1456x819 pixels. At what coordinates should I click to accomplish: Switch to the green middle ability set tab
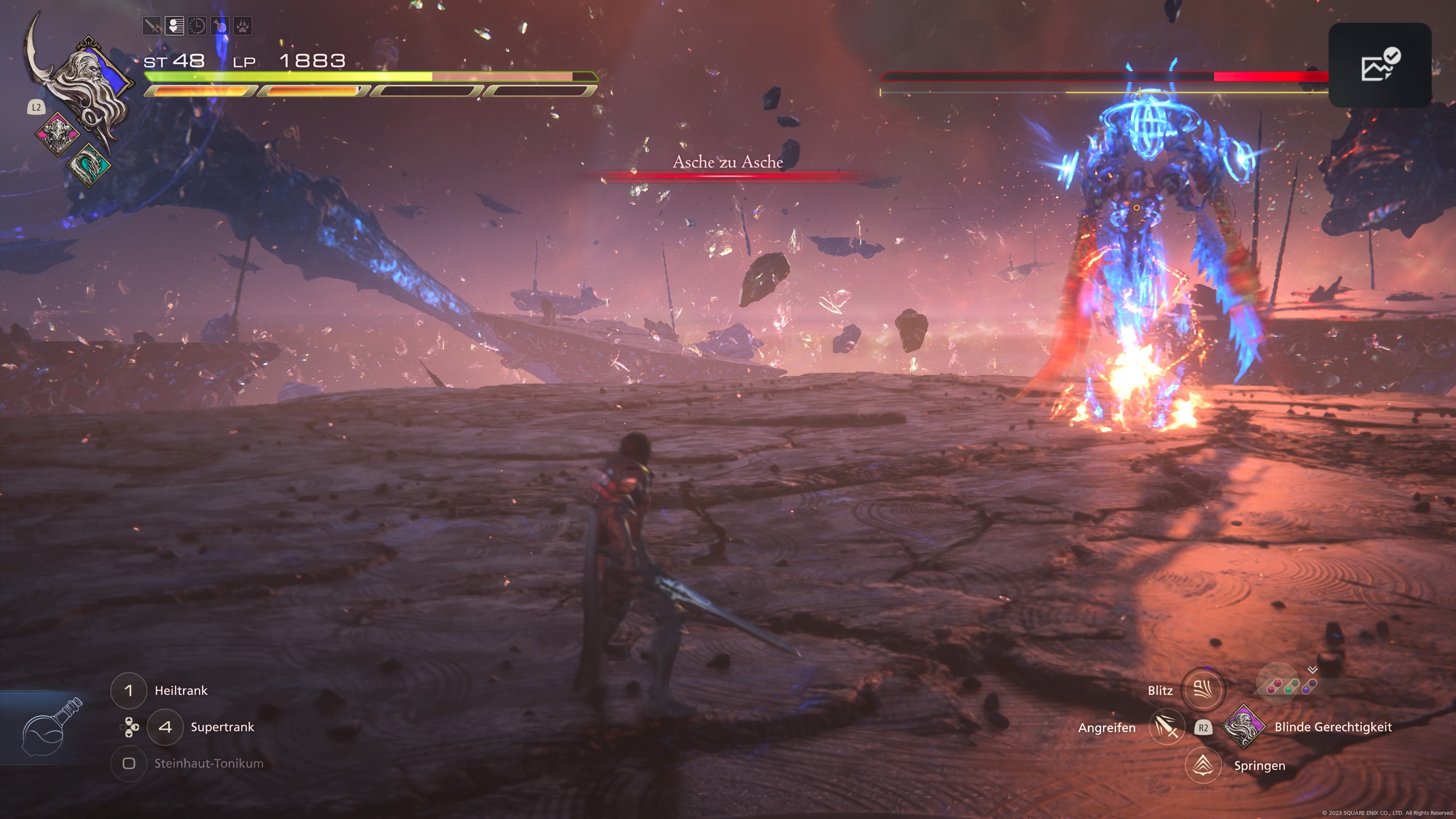pos(1291,687)
